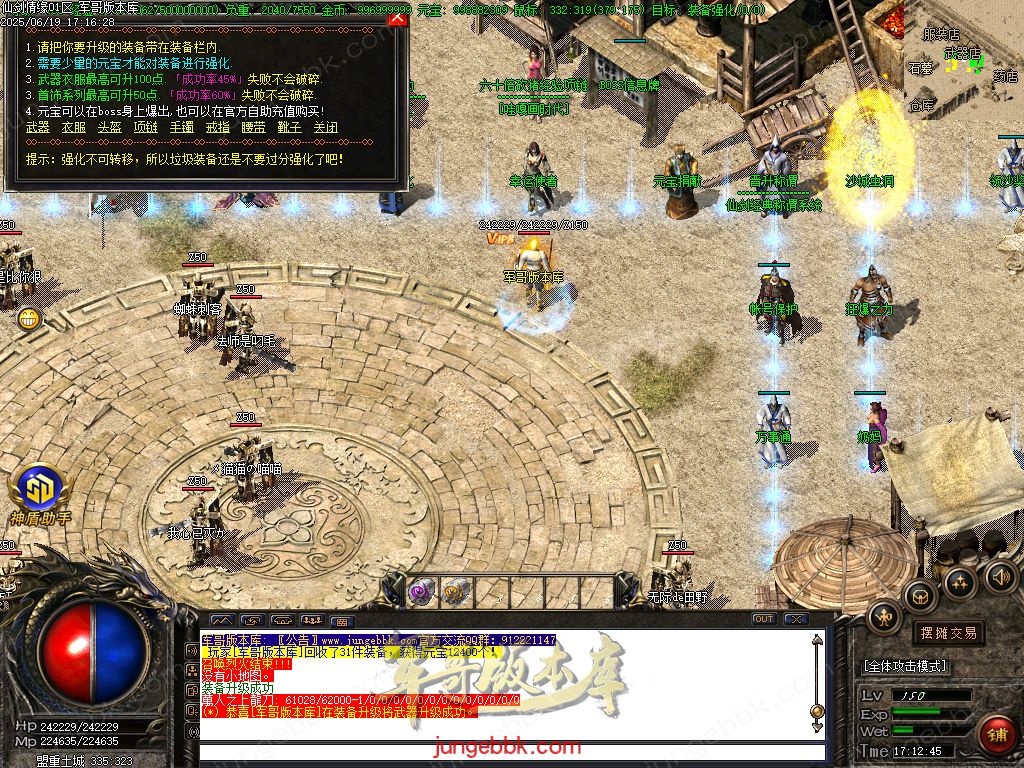Viewport: 1024px width, 768px height.
Task: Open the yellow smiley emoji button
Action: pos(28,319)
